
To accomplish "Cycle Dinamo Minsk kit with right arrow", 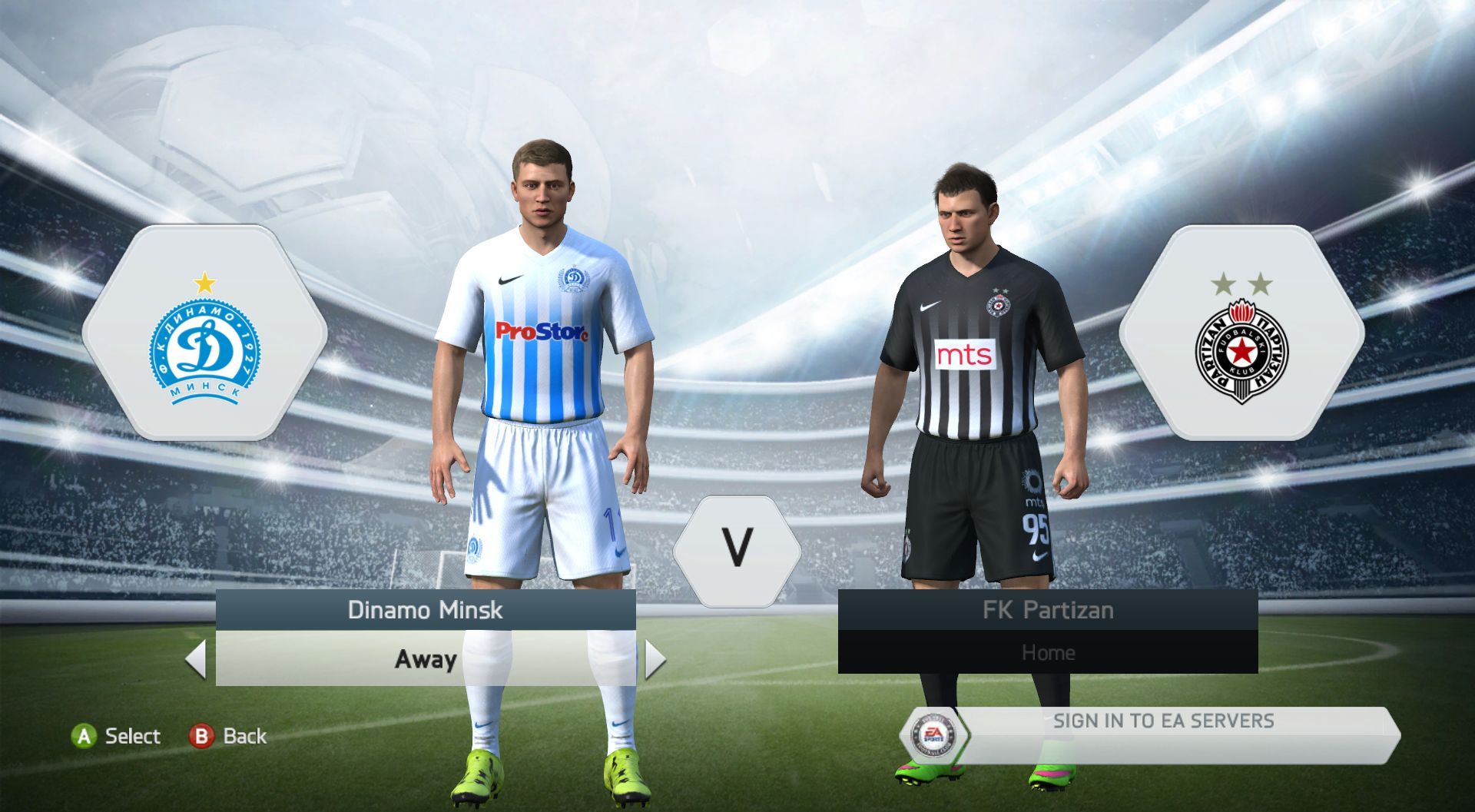I will point(655,659).
